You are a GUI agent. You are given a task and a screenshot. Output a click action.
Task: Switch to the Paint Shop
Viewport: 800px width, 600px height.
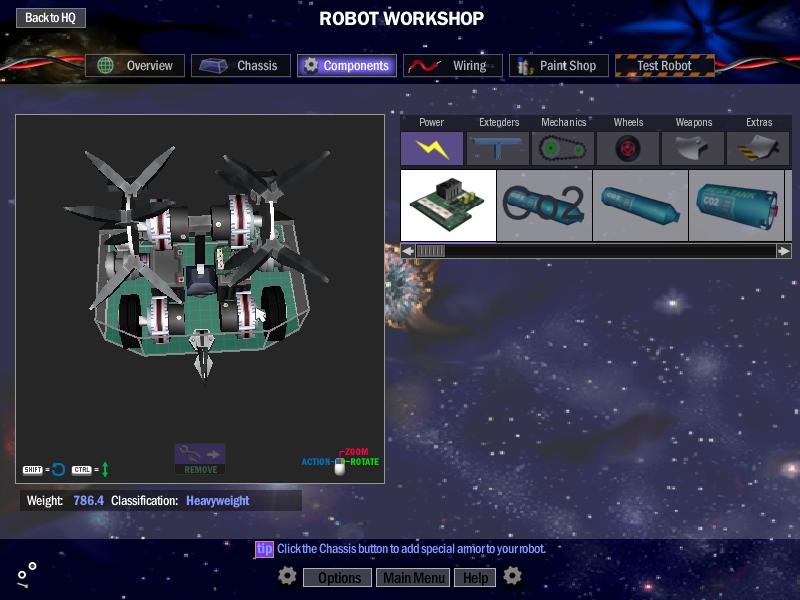(558, 66)
